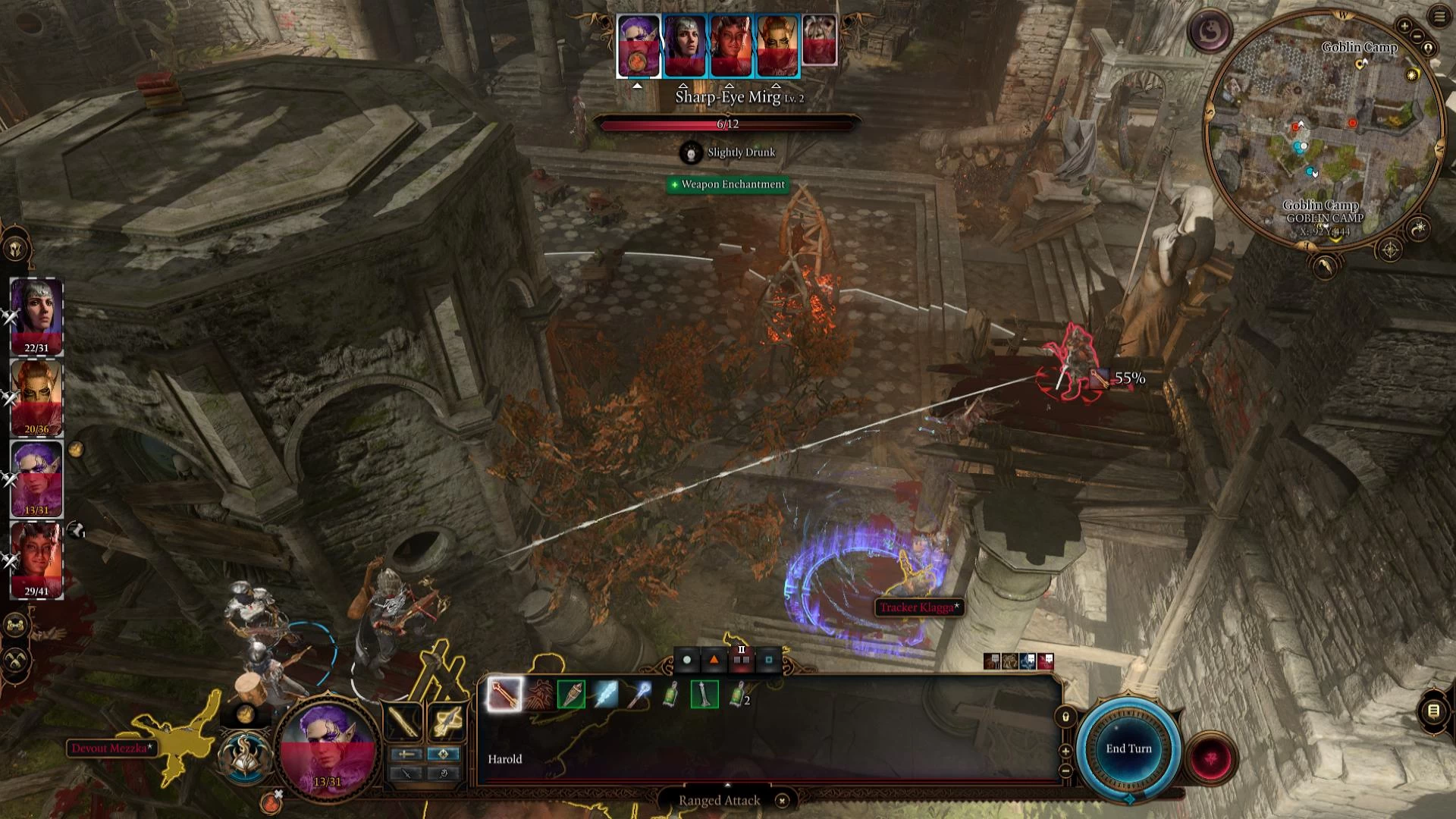Use the potion with quantity 2
This screenshot has width=1456, height=819.
[737, 694]
